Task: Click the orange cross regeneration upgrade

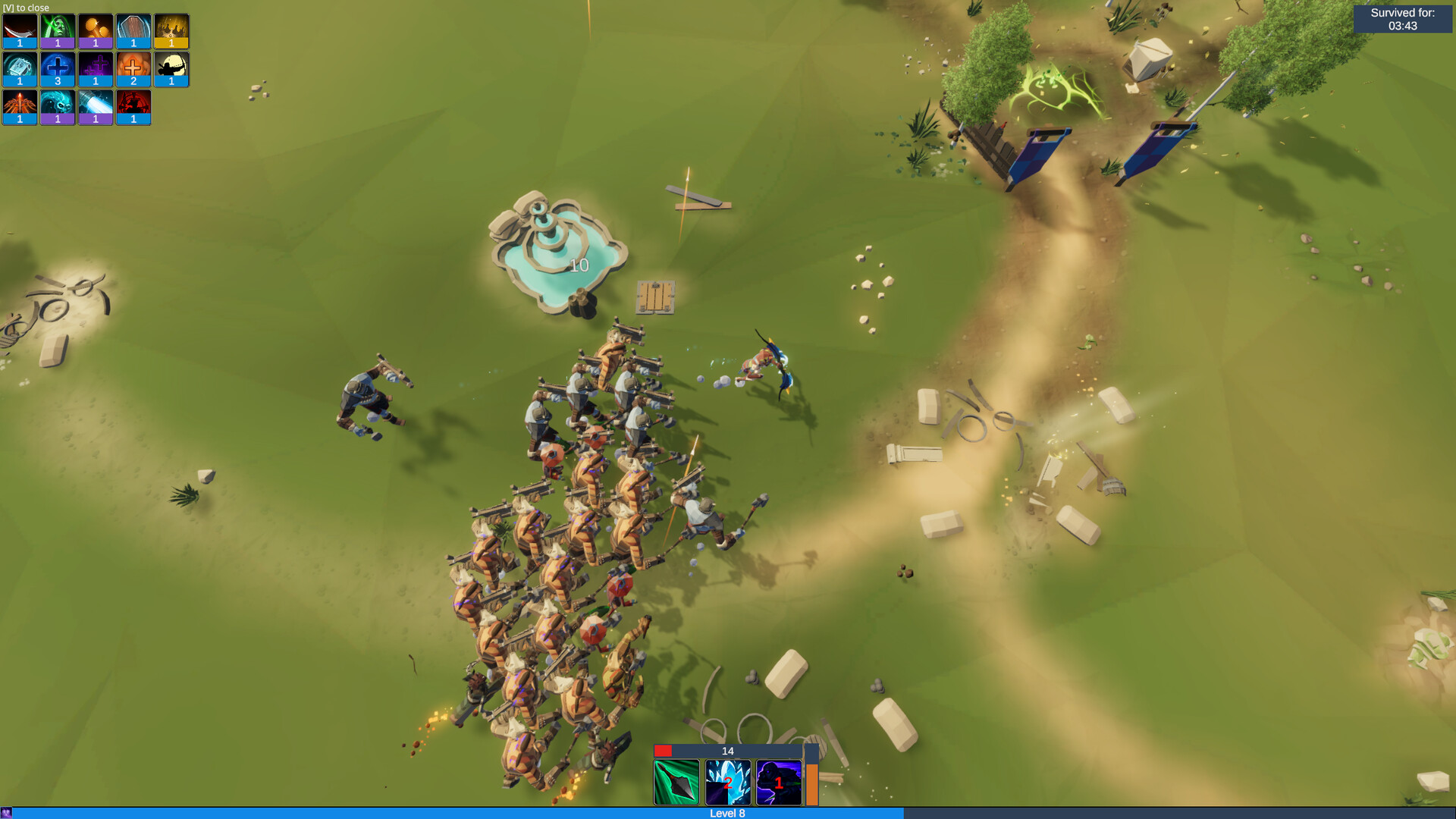Action: tap(133, 65)
